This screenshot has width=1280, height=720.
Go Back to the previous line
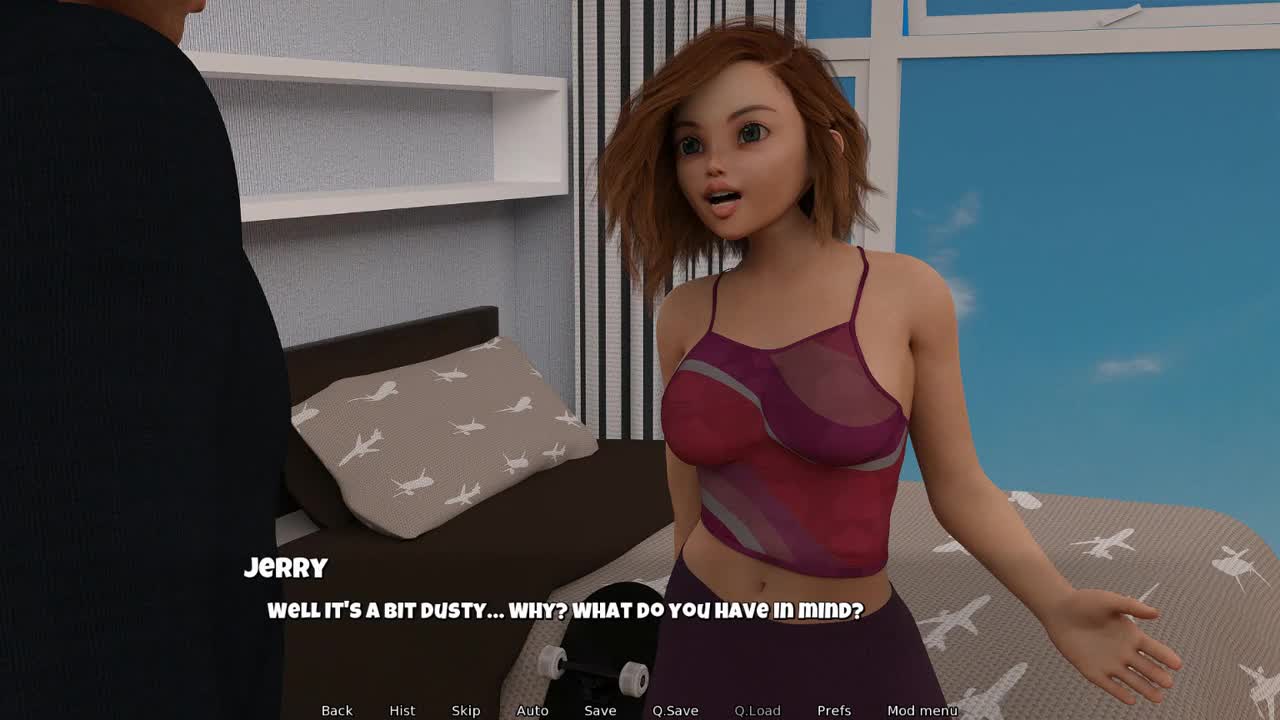(x=337, y=710)
